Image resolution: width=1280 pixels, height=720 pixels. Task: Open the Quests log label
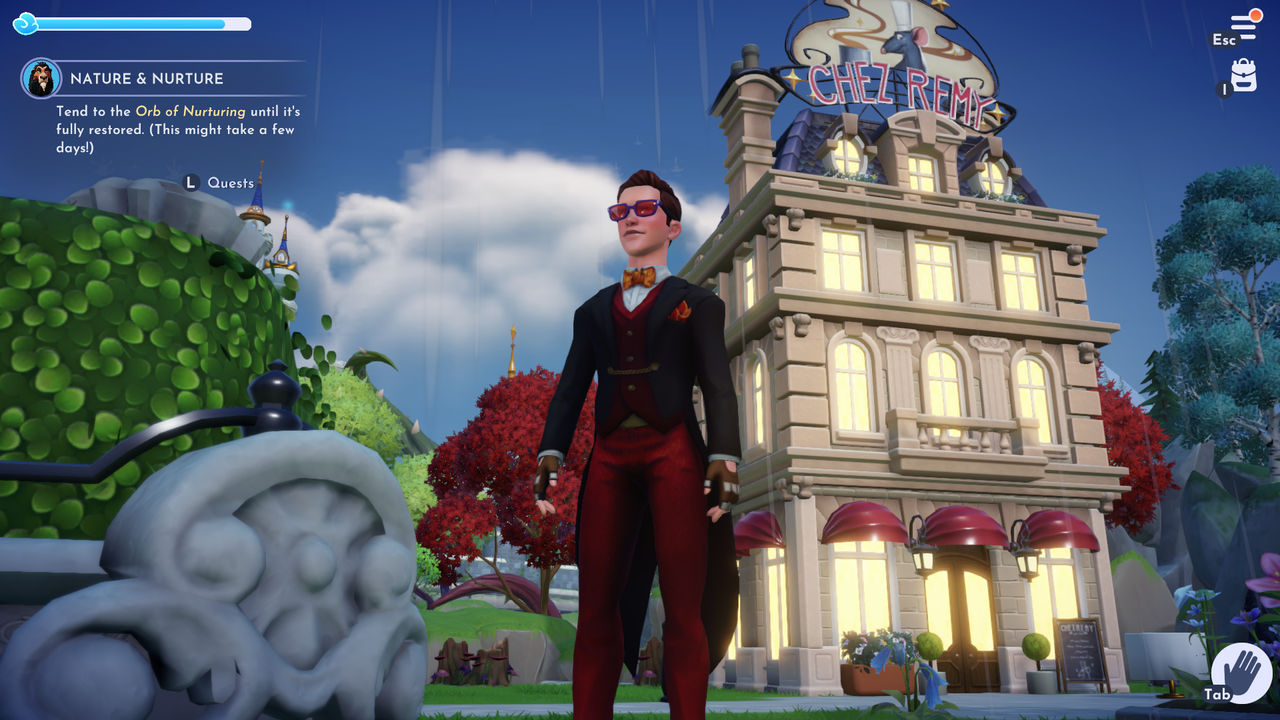click(230, 183)
